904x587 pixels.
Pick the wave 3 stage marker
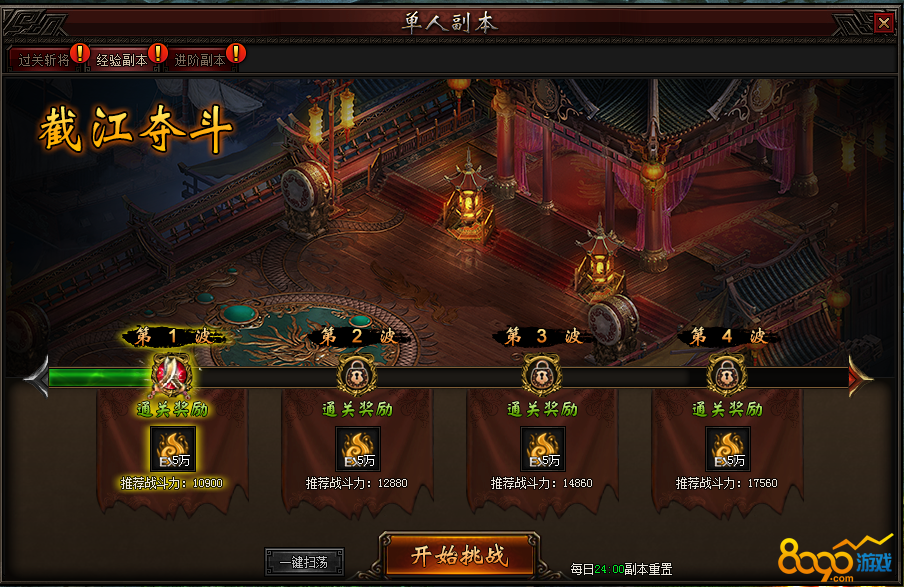point(541,377)
